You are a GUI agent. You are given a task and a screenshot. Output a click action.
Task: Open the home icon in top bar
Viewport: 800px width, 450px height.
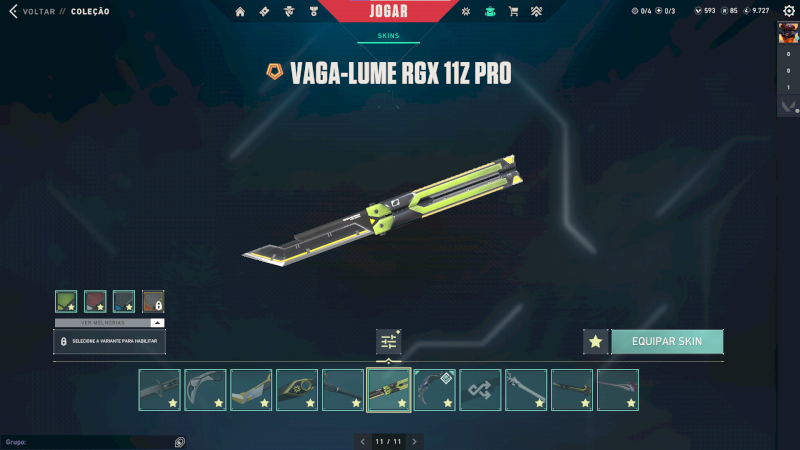(240, 12)
